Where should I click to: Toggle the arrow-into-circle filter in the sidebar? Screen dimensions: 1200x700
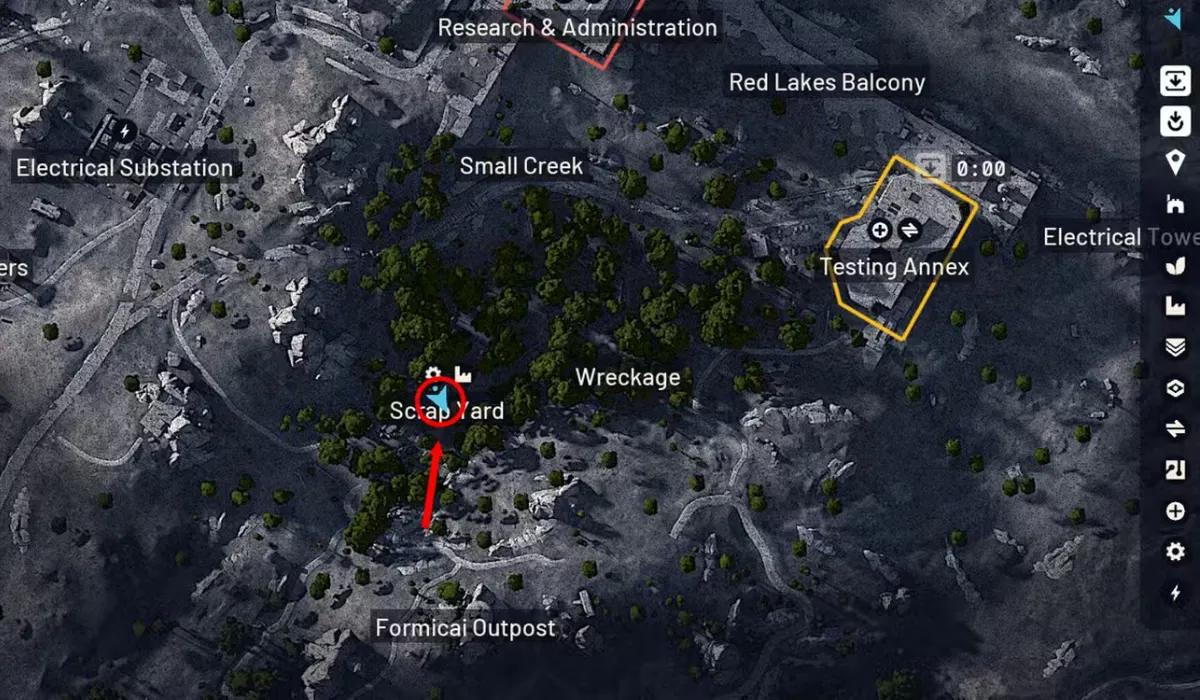pos(1174,122)
